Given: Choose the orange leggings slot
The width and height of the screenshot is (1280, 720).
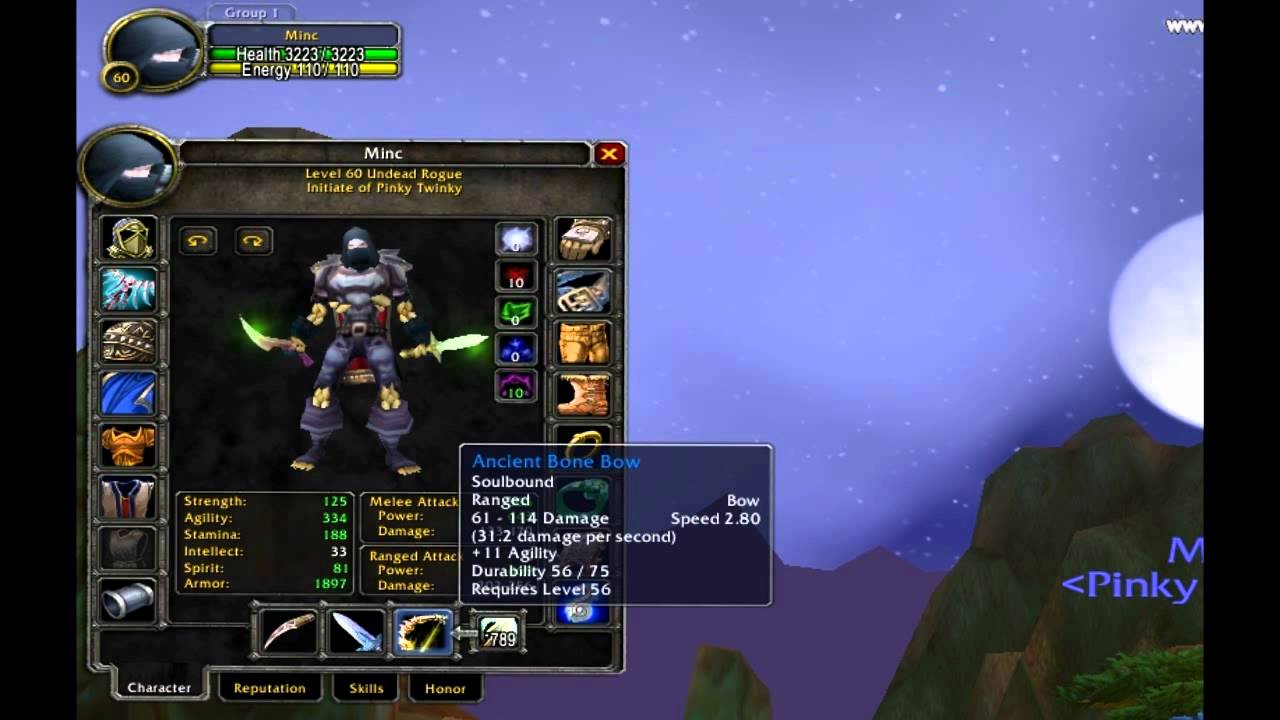Looking at the screenshot, I should pos(584,342).
